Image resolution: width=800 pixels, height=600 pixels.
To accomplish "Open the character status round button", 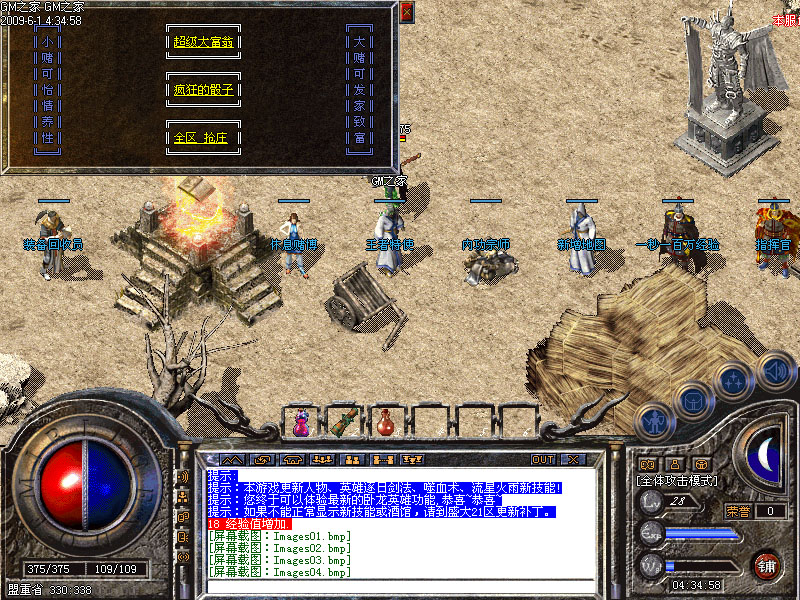I will pos(654,421).
